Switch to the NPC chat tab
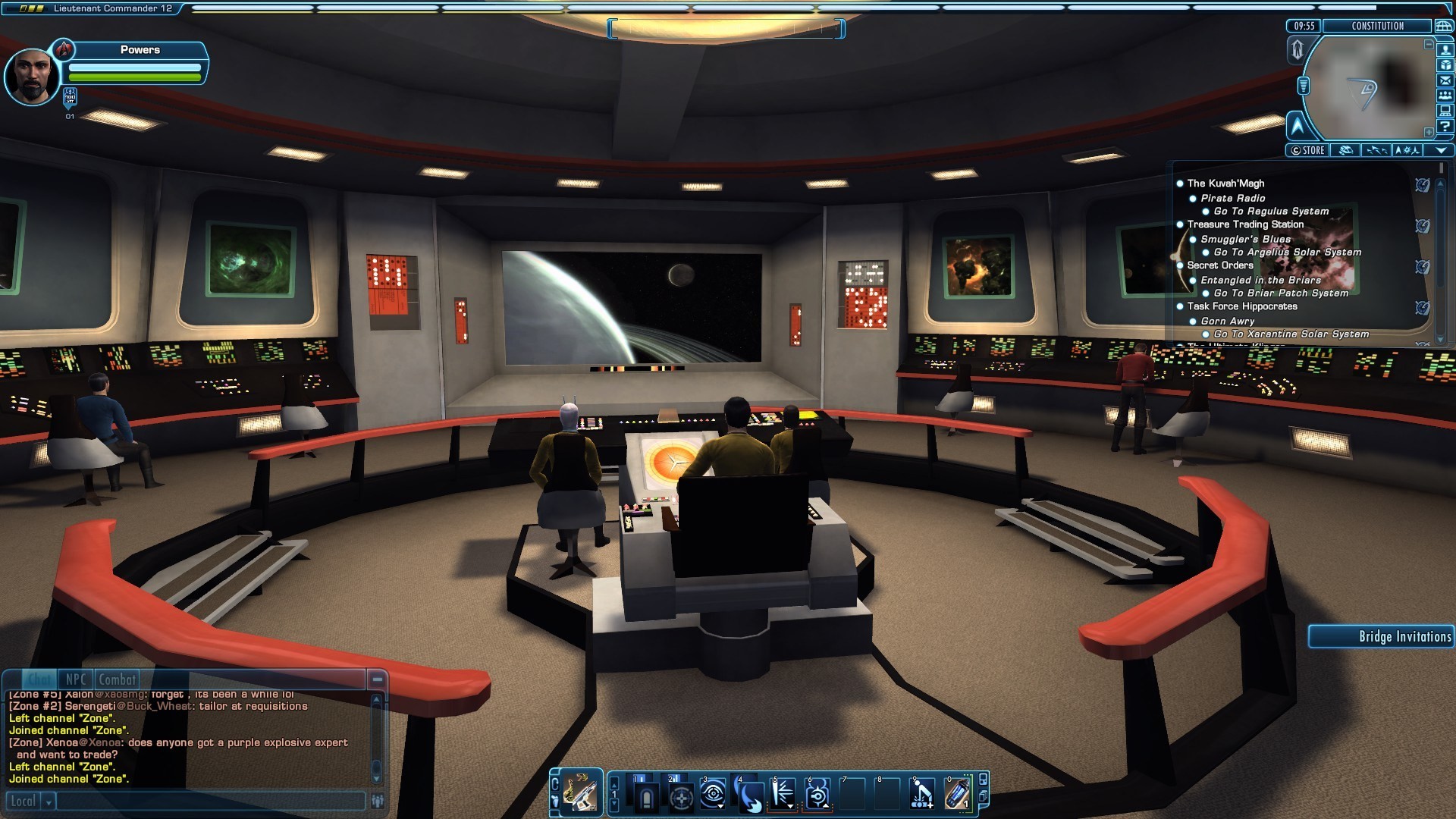Viewport: 1456px width, 819px height. point(76,679)
